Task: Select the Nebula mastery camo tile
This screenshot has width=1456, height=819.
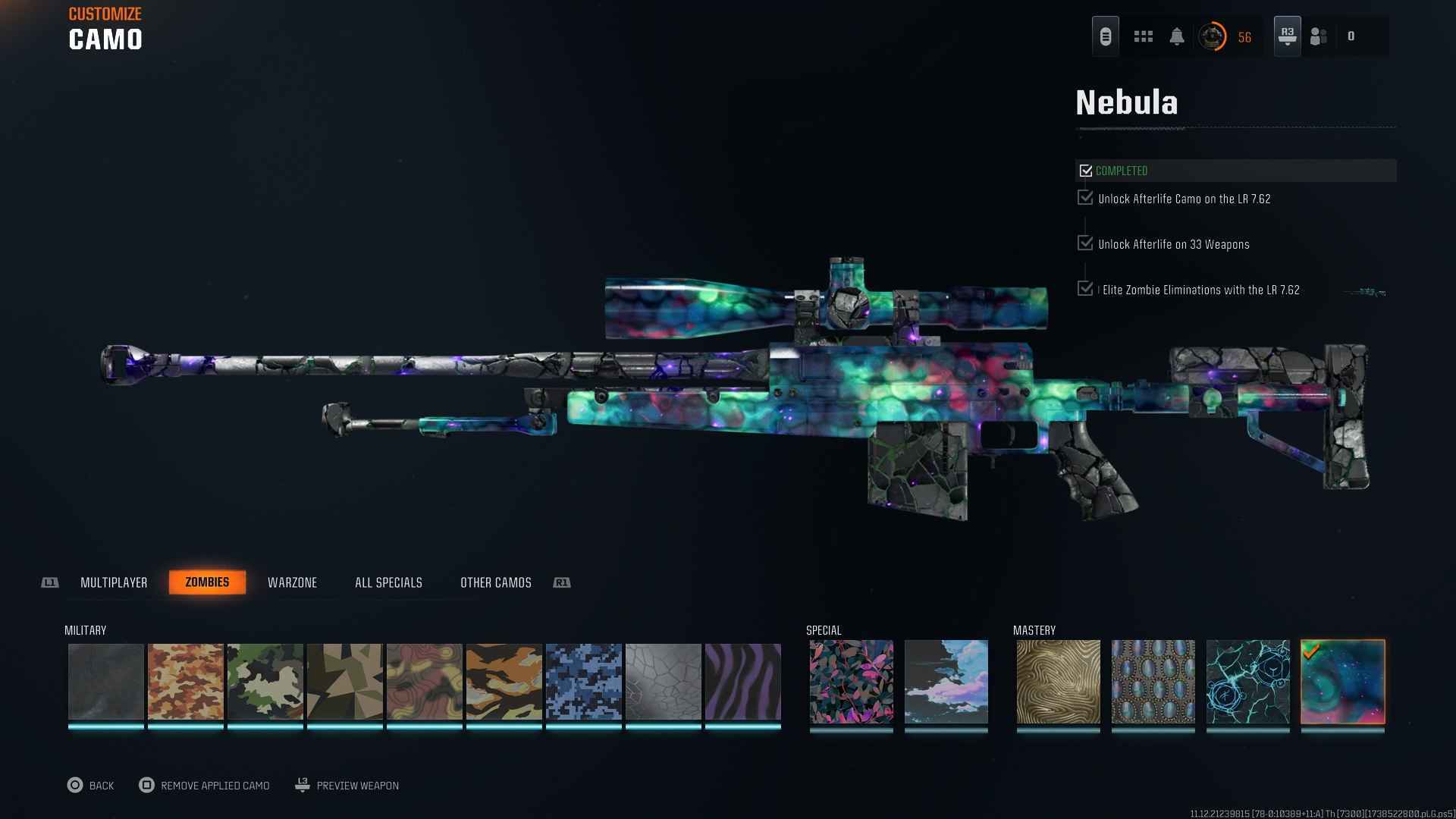Action: 1342,682
